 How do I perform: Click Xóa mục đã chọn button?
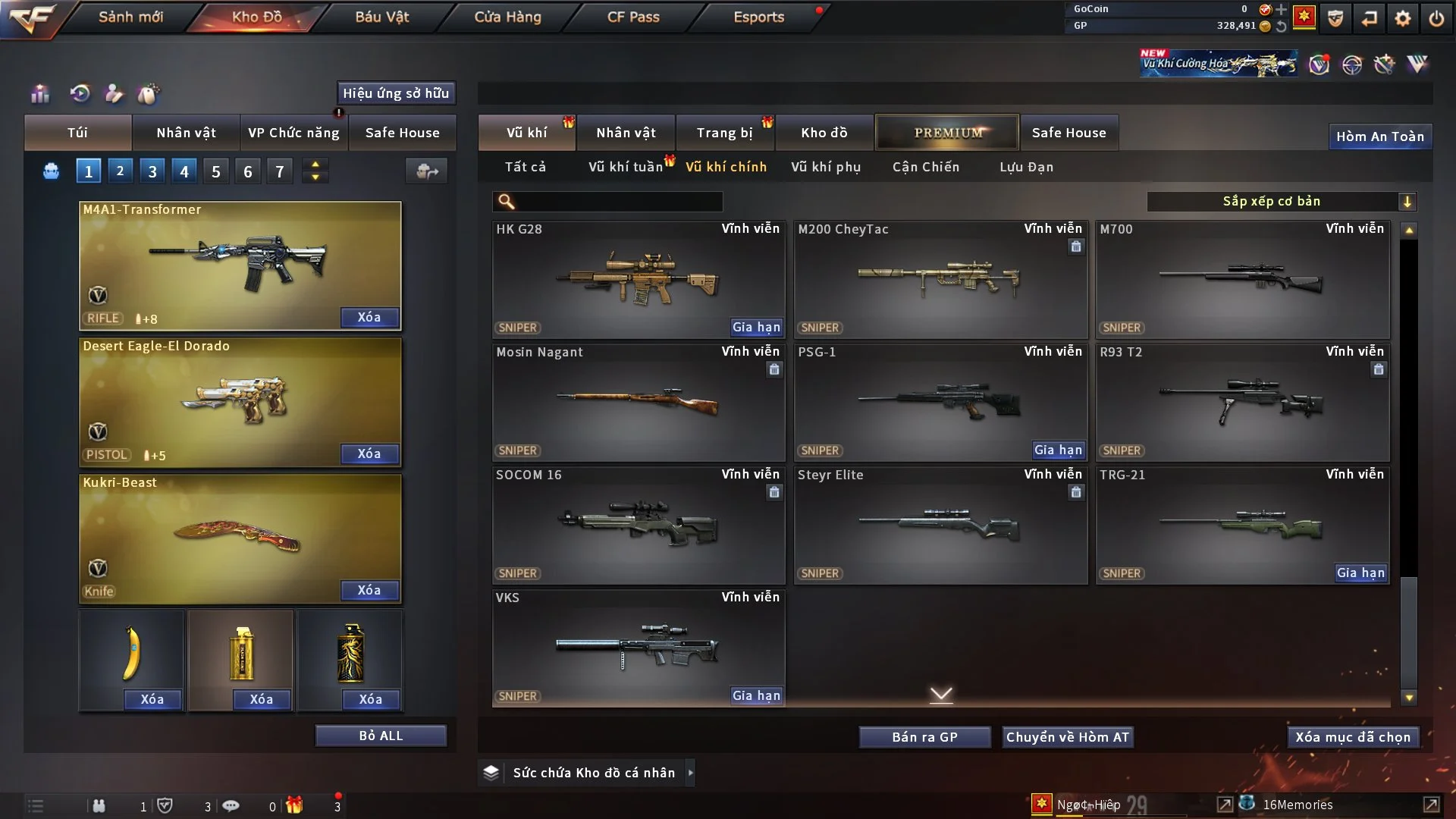(x=1353, y=737)
